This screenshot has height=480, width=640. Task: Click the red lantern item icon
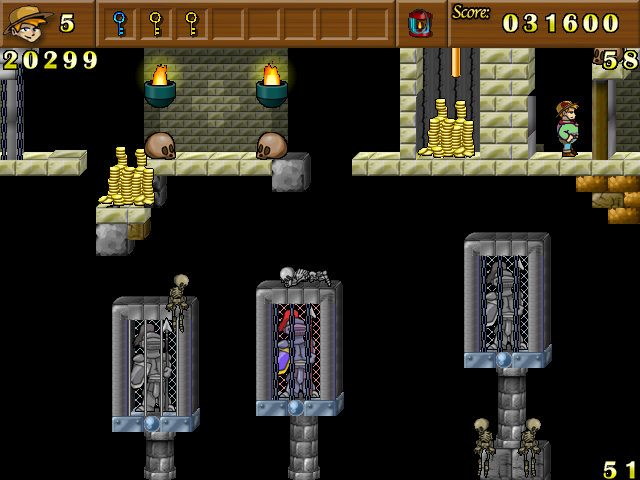tap(420, 22)
